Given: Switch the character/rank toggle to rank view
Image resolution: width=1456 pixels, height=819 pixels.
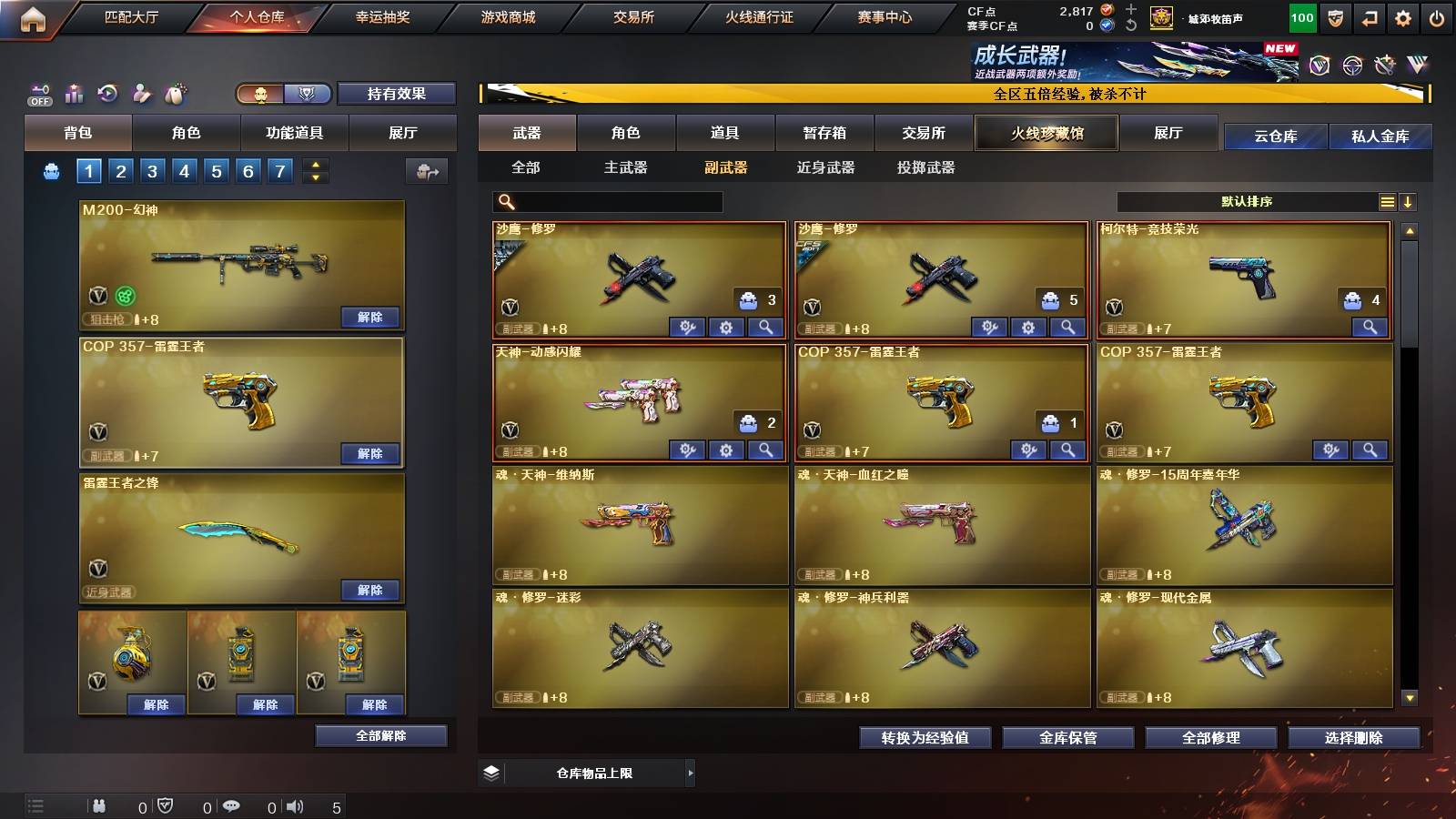Looking at the screenshot, I should pyautogui.click(x=308, y=94).
